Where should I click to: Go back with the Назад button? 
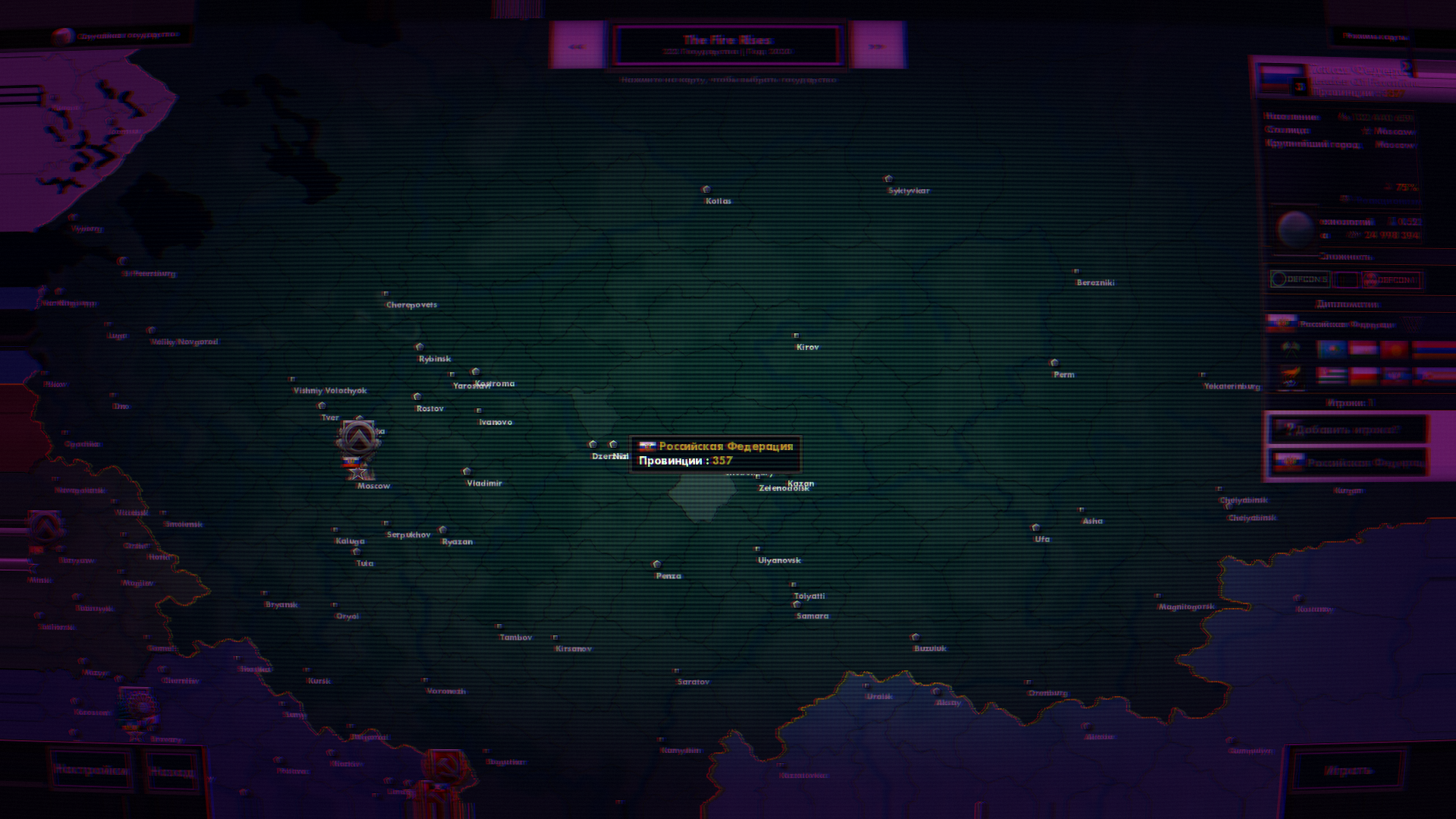click(171, 772)
